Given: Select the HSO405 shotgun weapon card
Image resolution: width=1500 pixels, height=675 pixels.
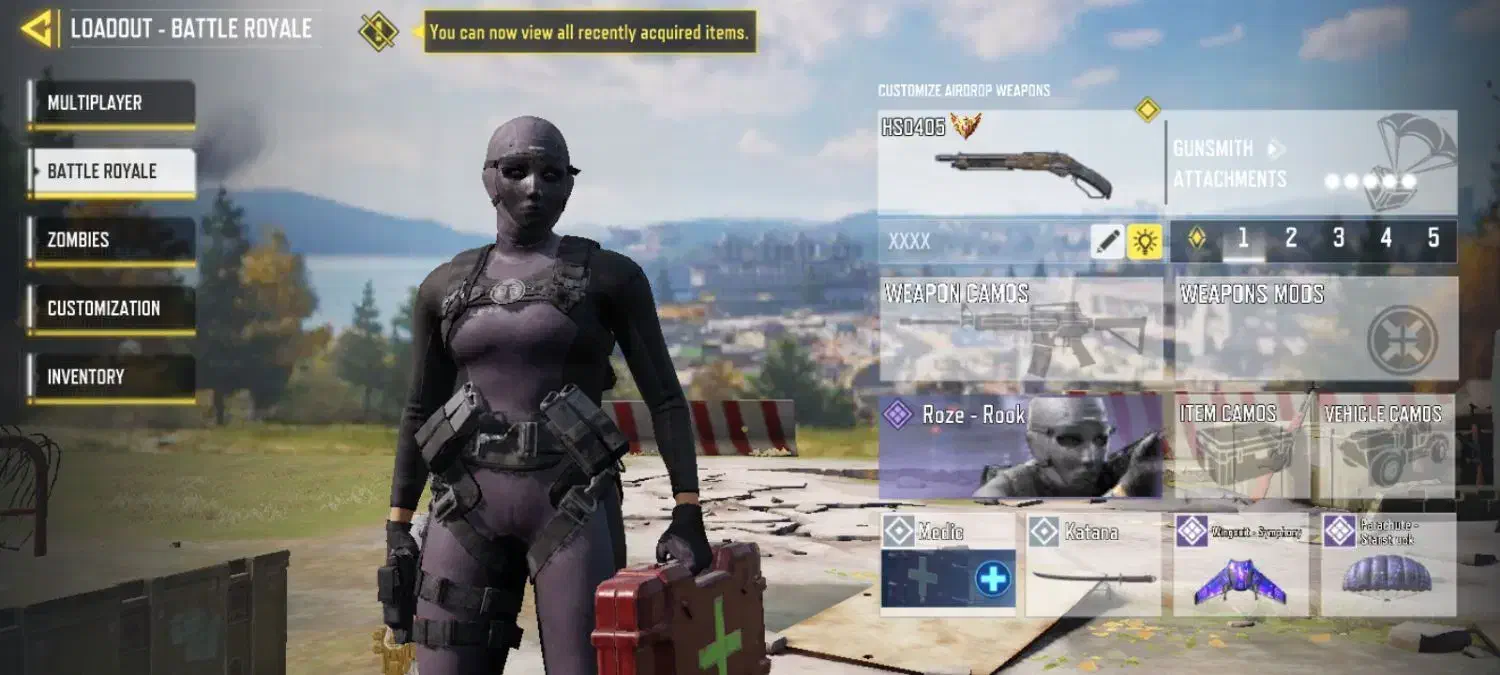Looking at the screenshot, I should 1020,160.
